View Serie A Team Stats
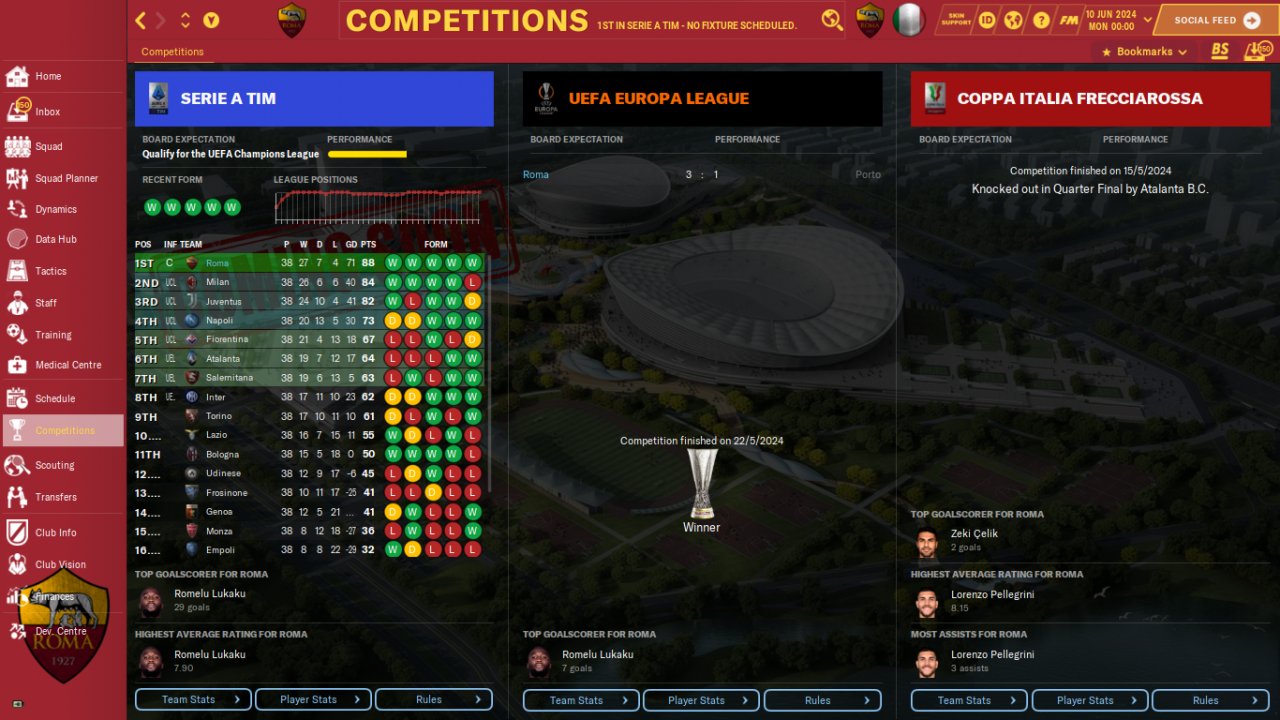 pos(193,700)
